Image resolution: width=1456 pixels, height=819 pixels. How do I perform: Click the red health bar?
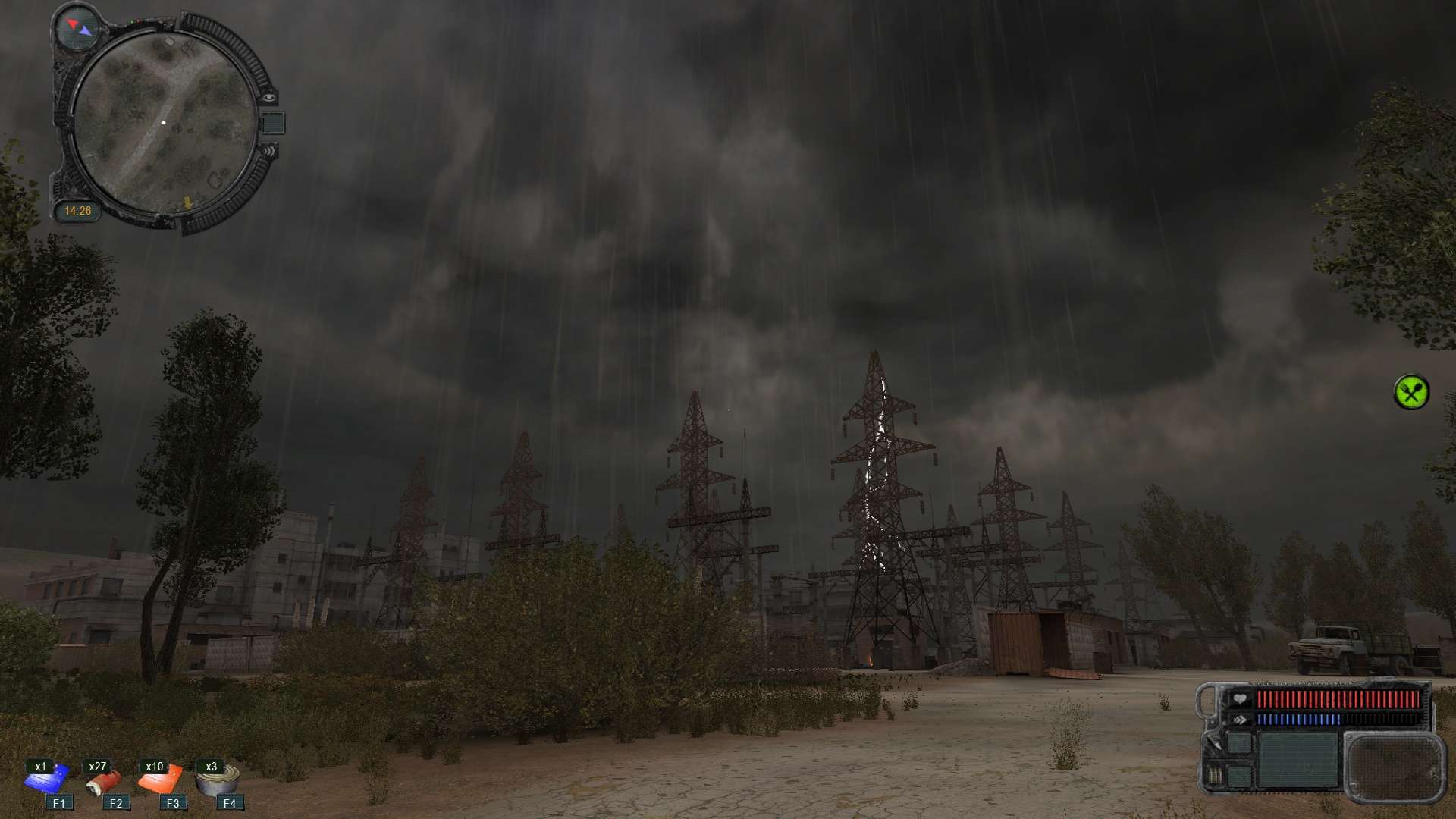coord(1338,698)
